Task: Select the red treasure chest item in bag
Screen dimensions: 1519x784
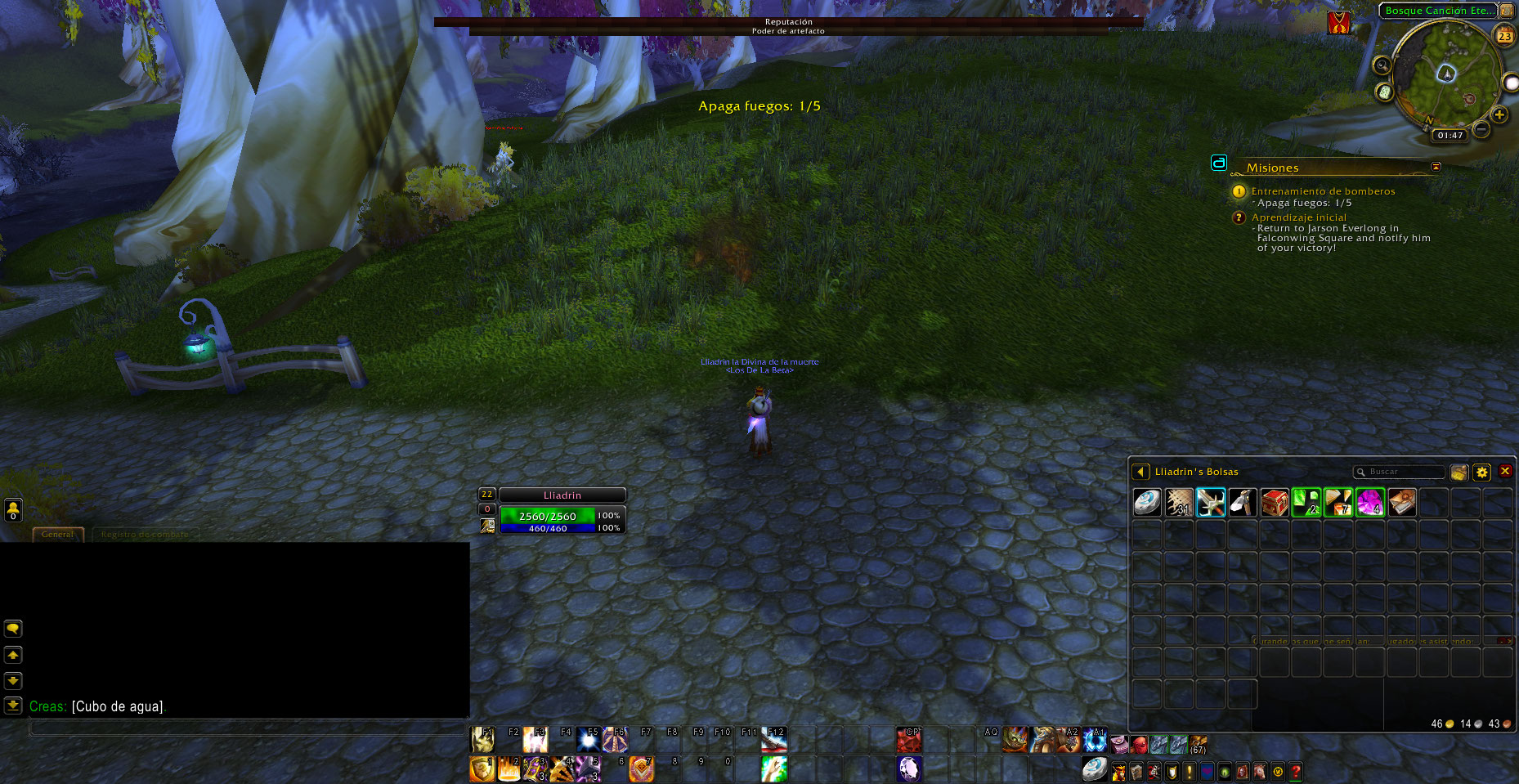Action: tap(1274, 502)
